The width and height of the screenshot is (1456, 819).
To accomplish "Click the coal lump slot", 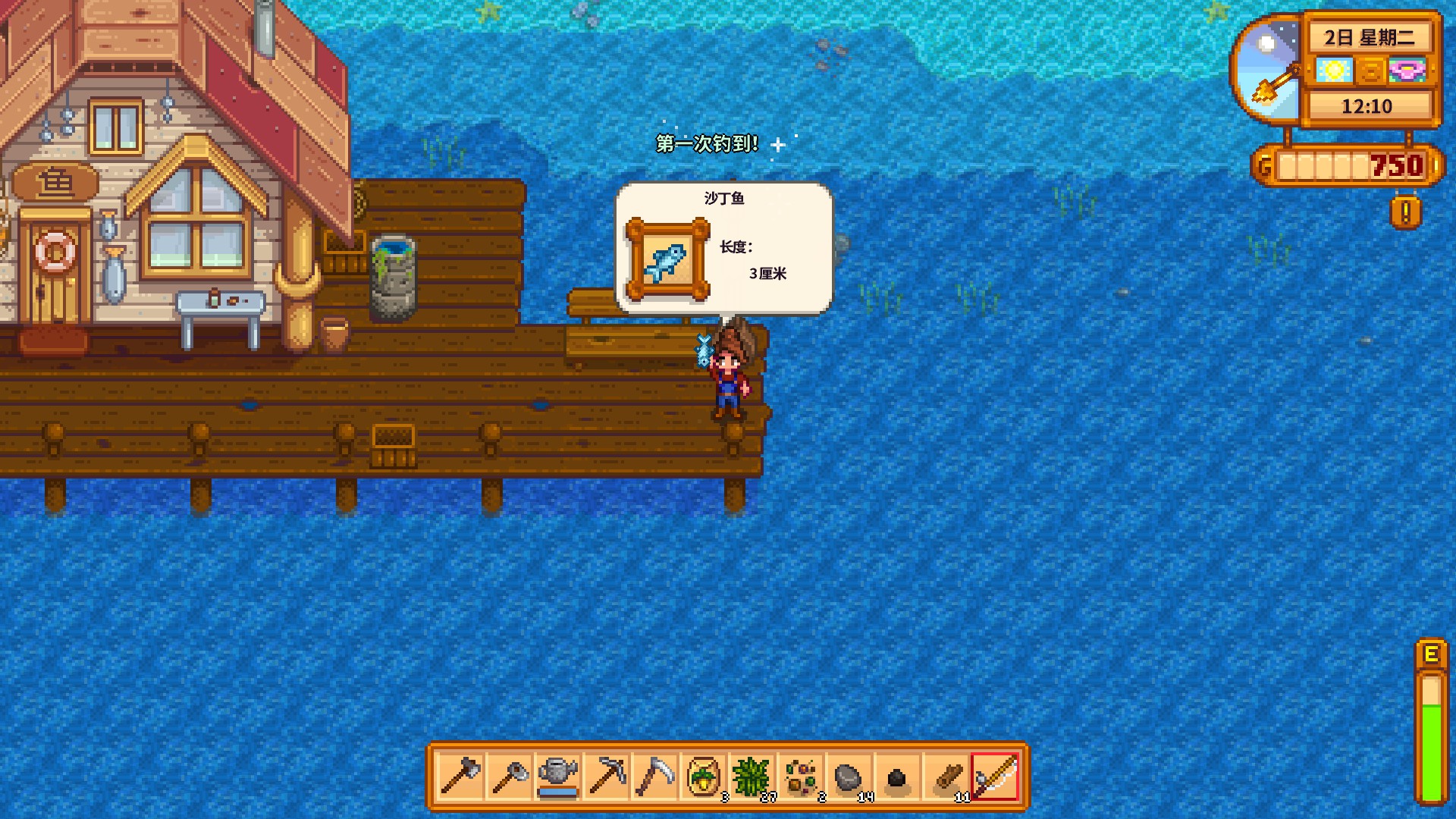I will 897,777.
